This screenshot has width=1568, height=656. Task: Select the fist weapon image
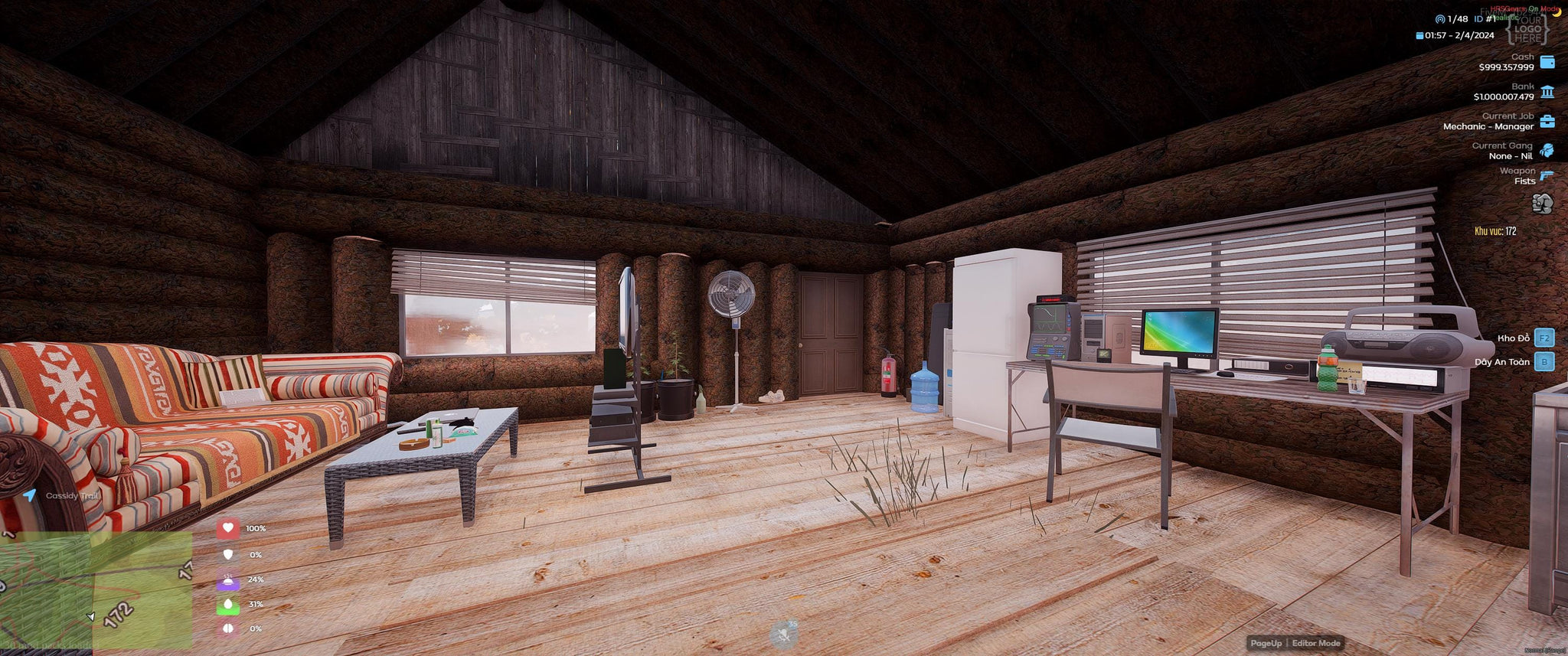click(1542, 204)
